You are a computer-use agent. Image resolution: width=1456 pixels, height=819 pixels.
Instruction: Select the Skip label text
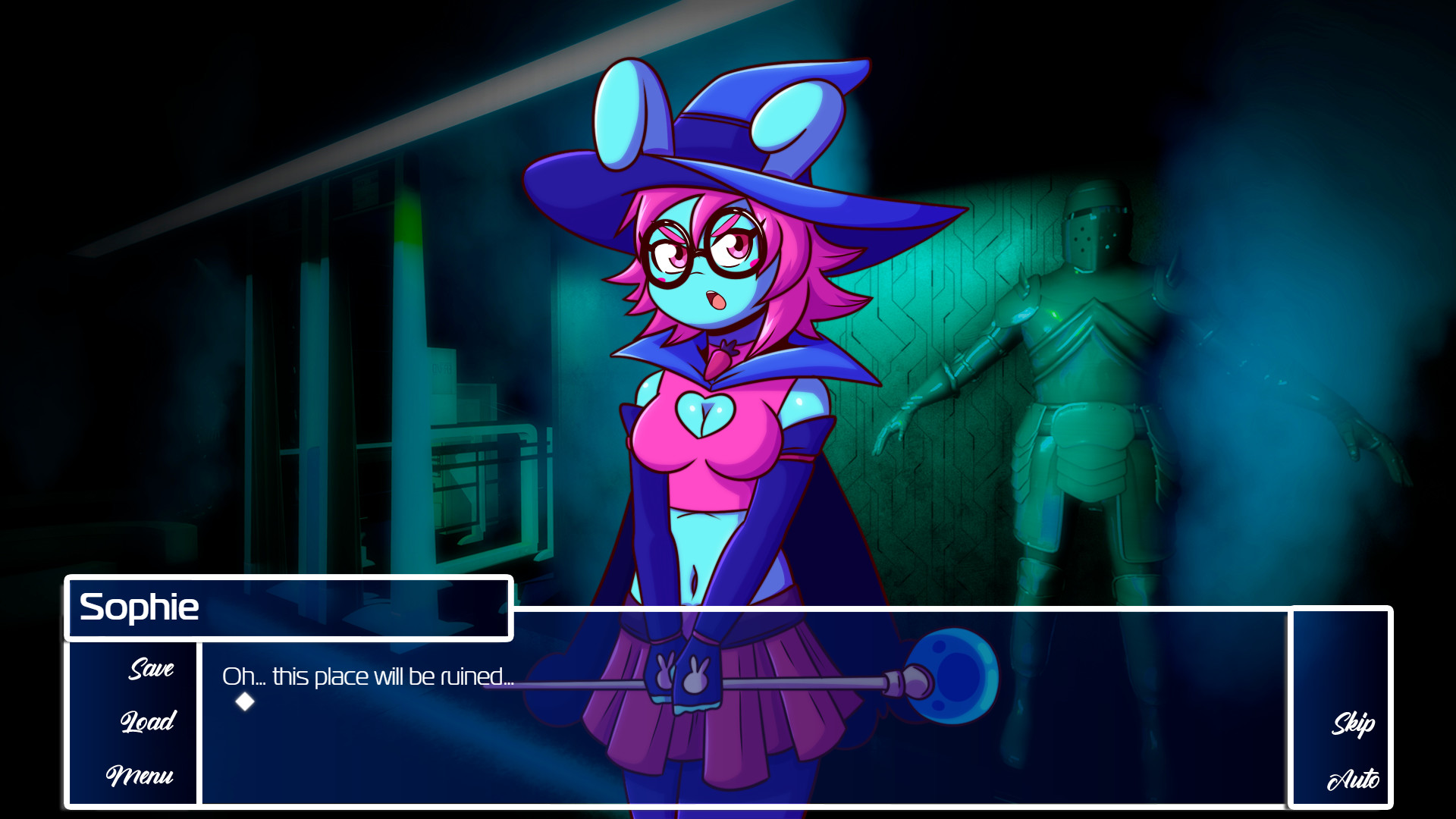1354,724
